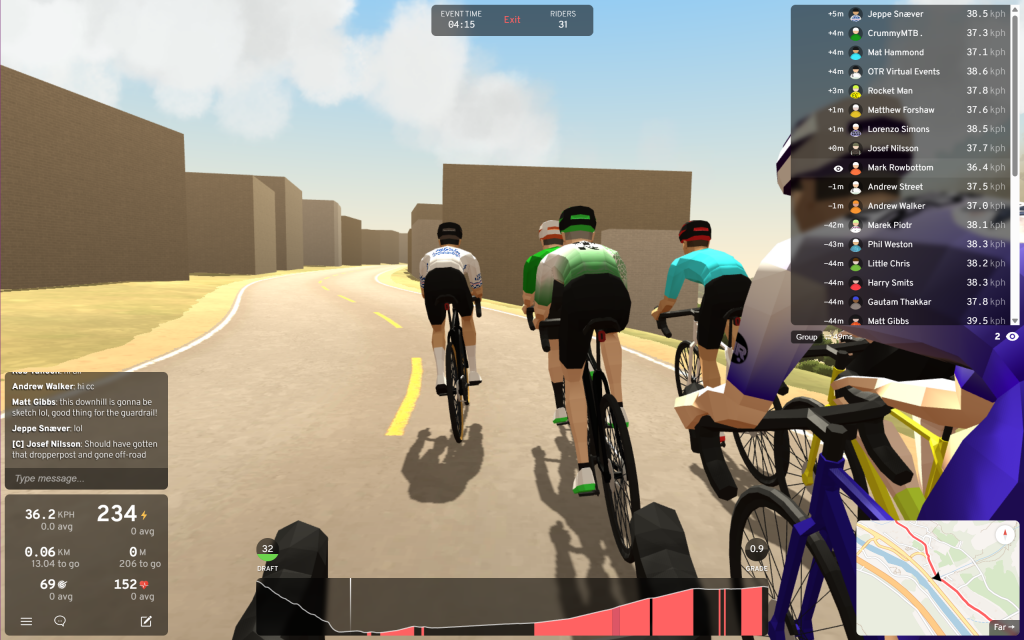
Task: Click the elevation profile bar
Action: click(x=512, y=606)
